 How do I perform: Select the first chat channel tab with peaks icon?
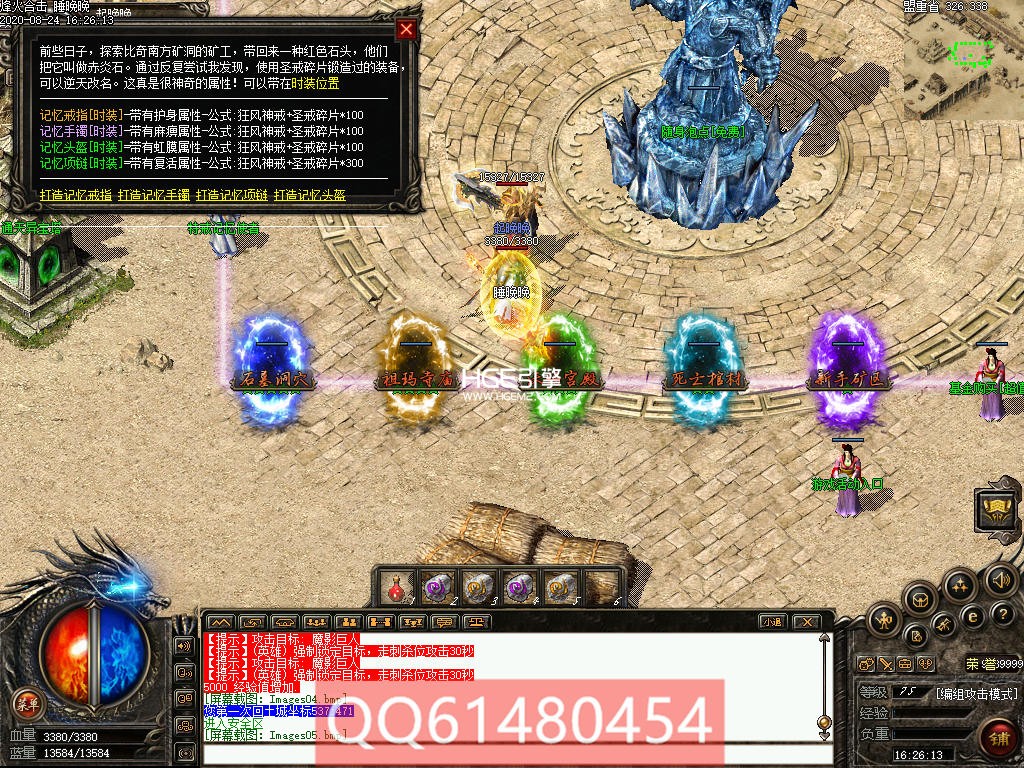[x=221, y=621]
